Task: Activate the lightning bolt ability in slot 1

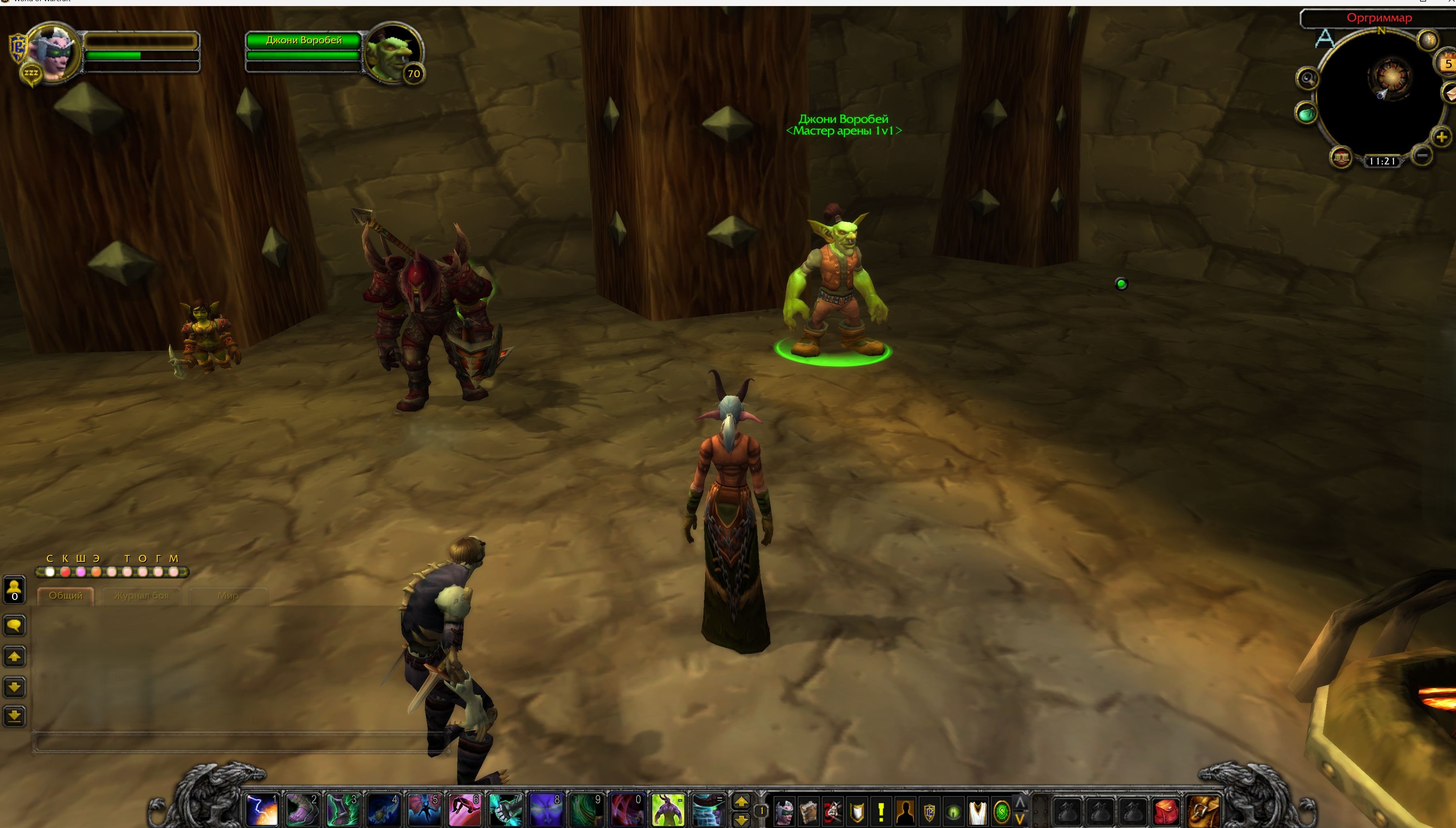Action: tap(262, 809)
